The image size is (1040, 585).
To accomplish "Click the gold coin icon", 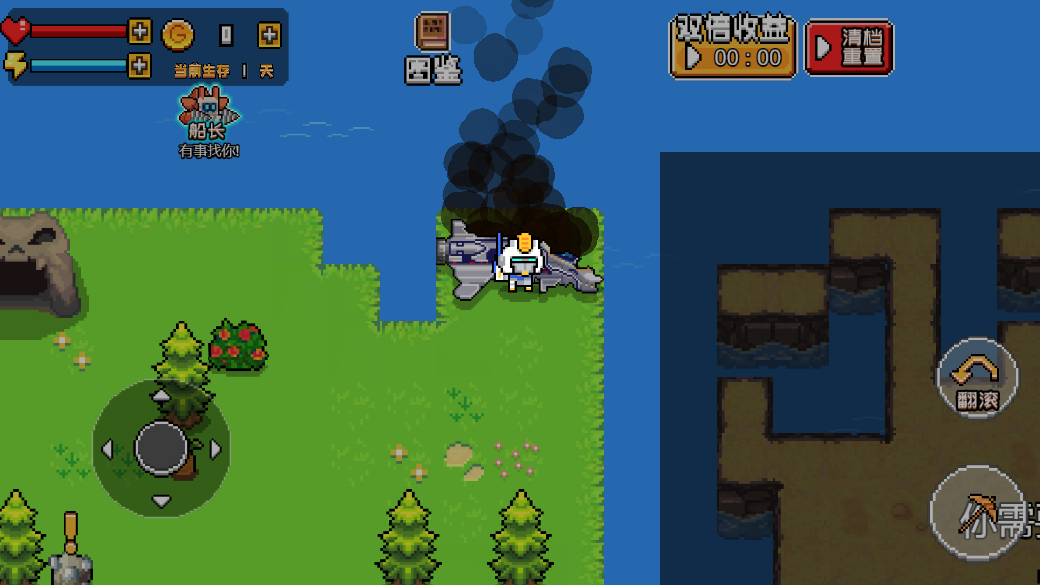I will [x=178, y=35].
